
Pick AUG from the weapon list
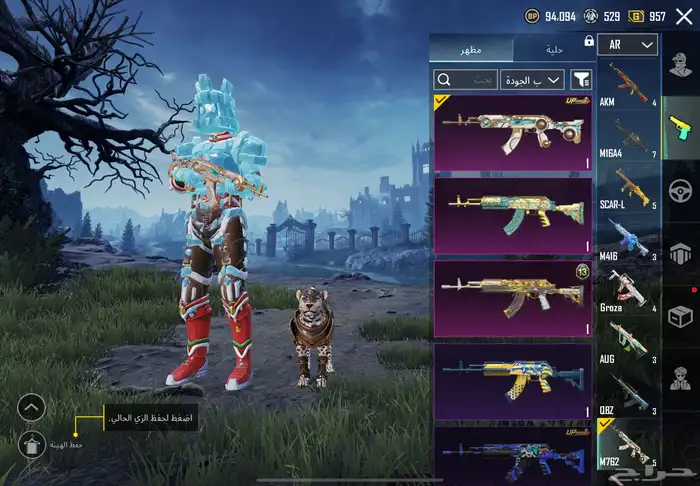(629, 343)
